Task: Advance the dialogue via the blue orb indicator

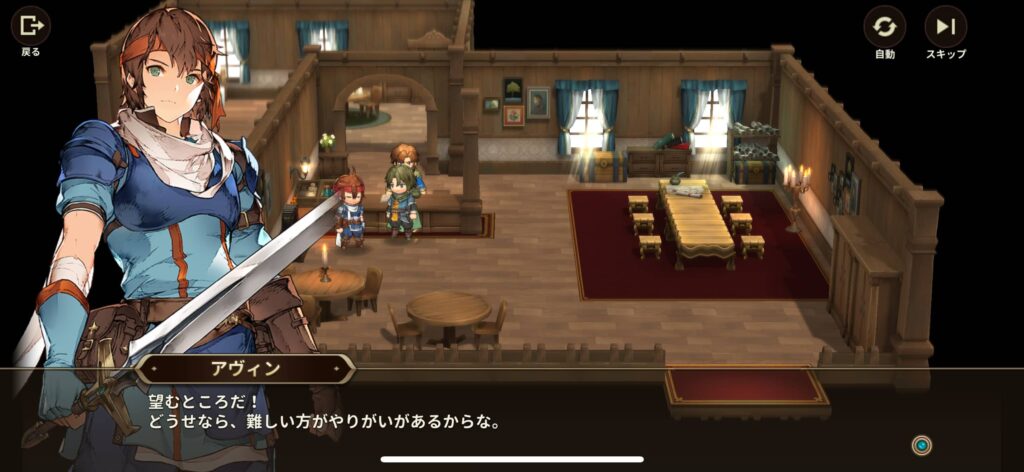Action: (922, 445)
